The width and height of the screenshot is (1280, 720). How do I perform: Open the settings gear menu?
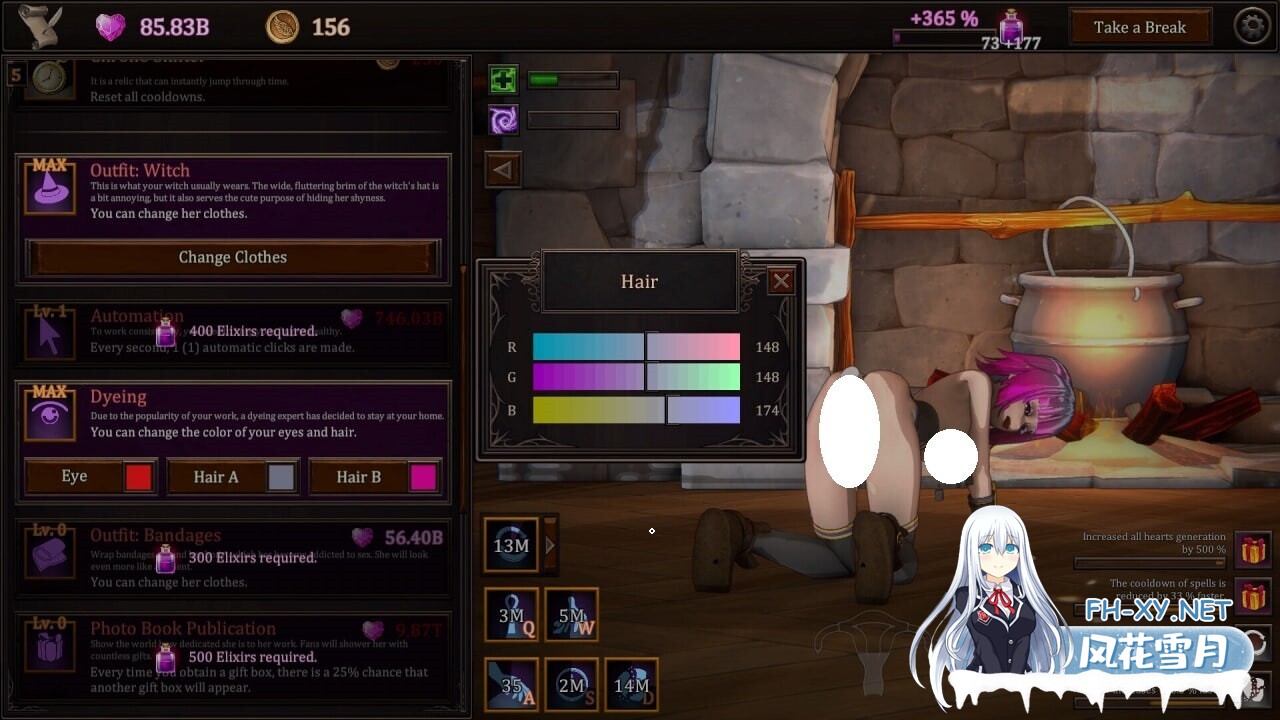pyautogui.click(x=1252, y=27)
